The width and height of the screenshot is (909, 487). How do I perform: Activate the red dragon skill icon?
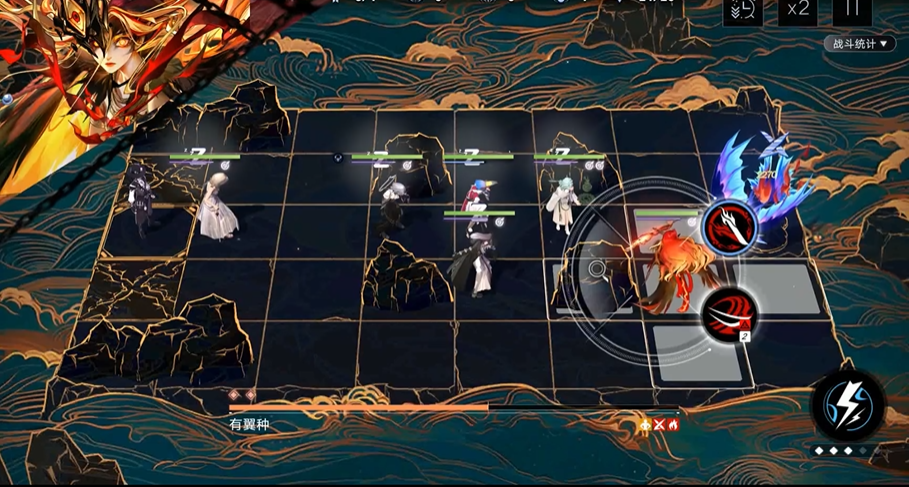tap(728, 227)
